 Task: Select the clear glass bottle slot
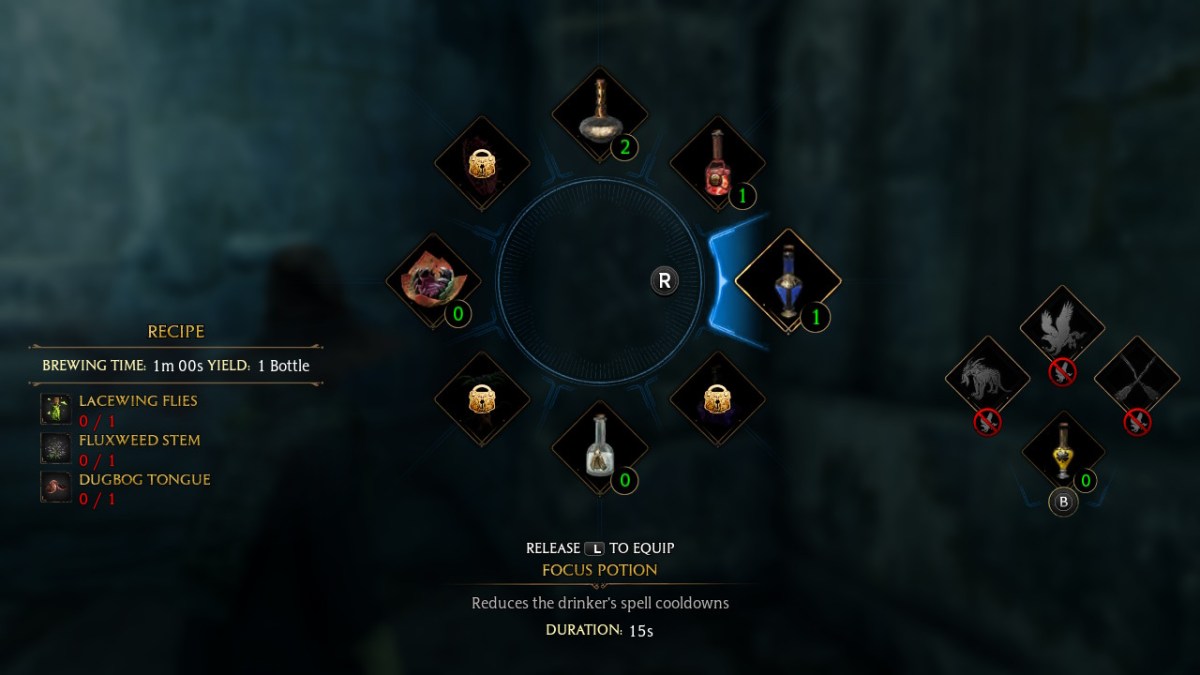(599, 446)
